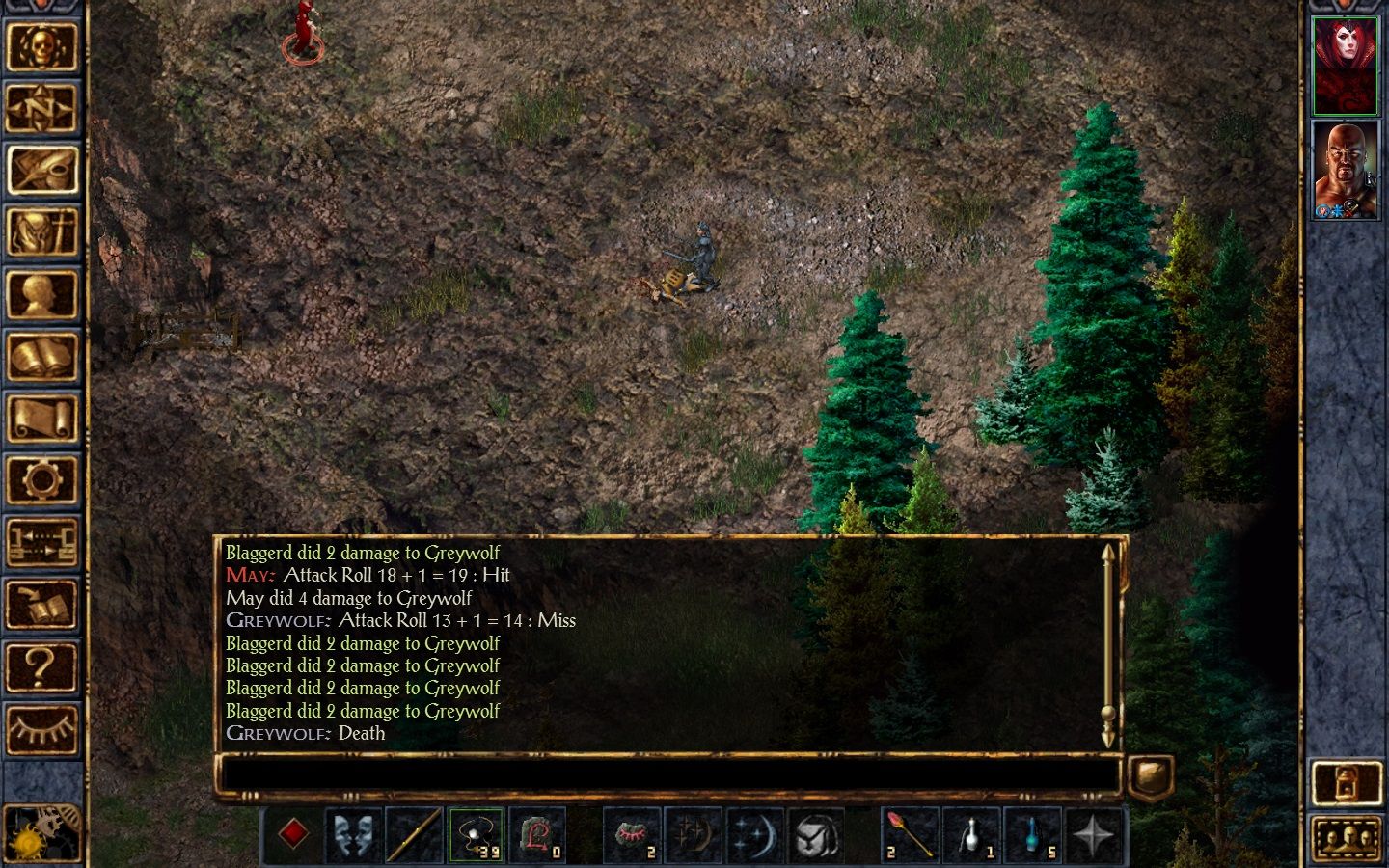Open the journal with the quill icon
Screen dimensions: 1389x868
pos(41,171)
